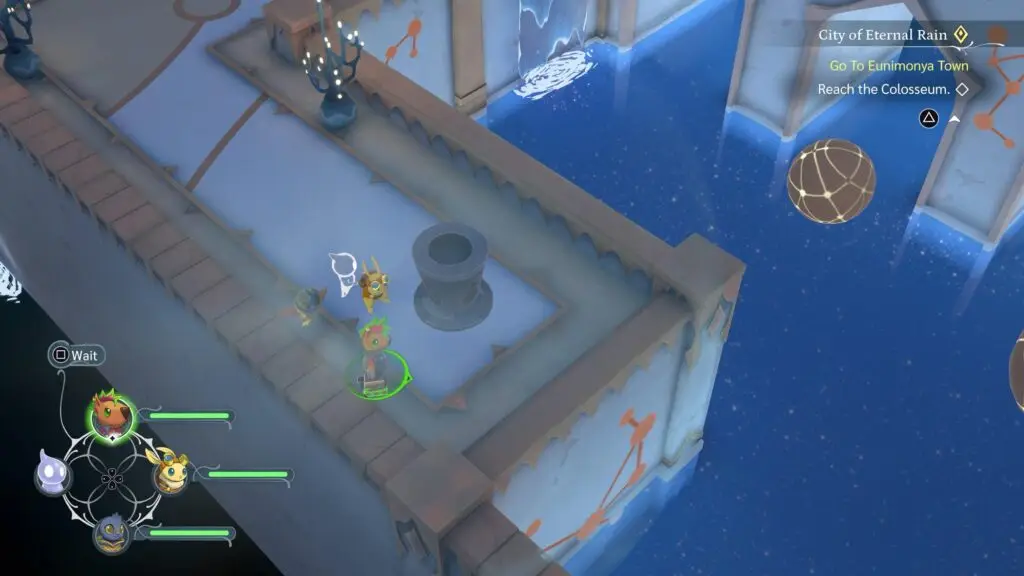This screenshot has height=576, width=1024.
Task: Click the Reach the Colosseum objective
Action: click(882, 90)
